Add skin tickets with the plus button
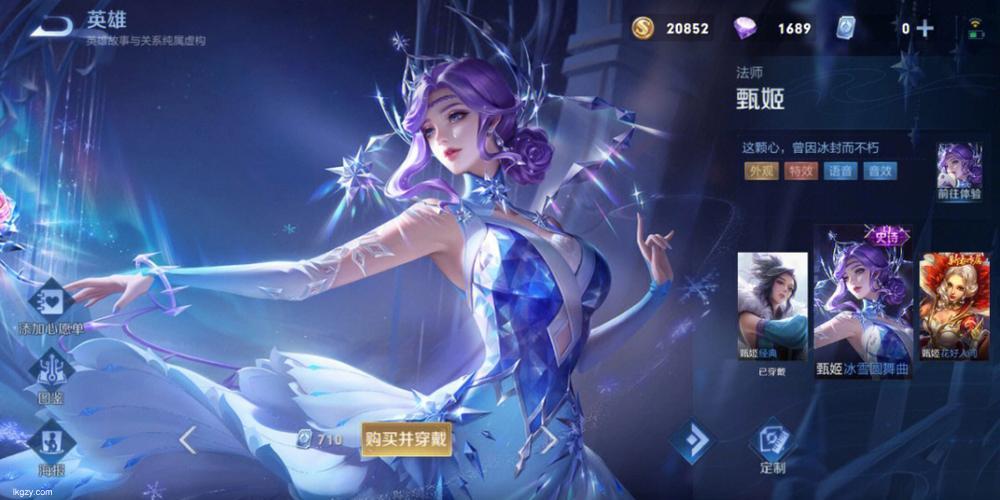Screen dimensions: 1000x500 coord(925,28)
